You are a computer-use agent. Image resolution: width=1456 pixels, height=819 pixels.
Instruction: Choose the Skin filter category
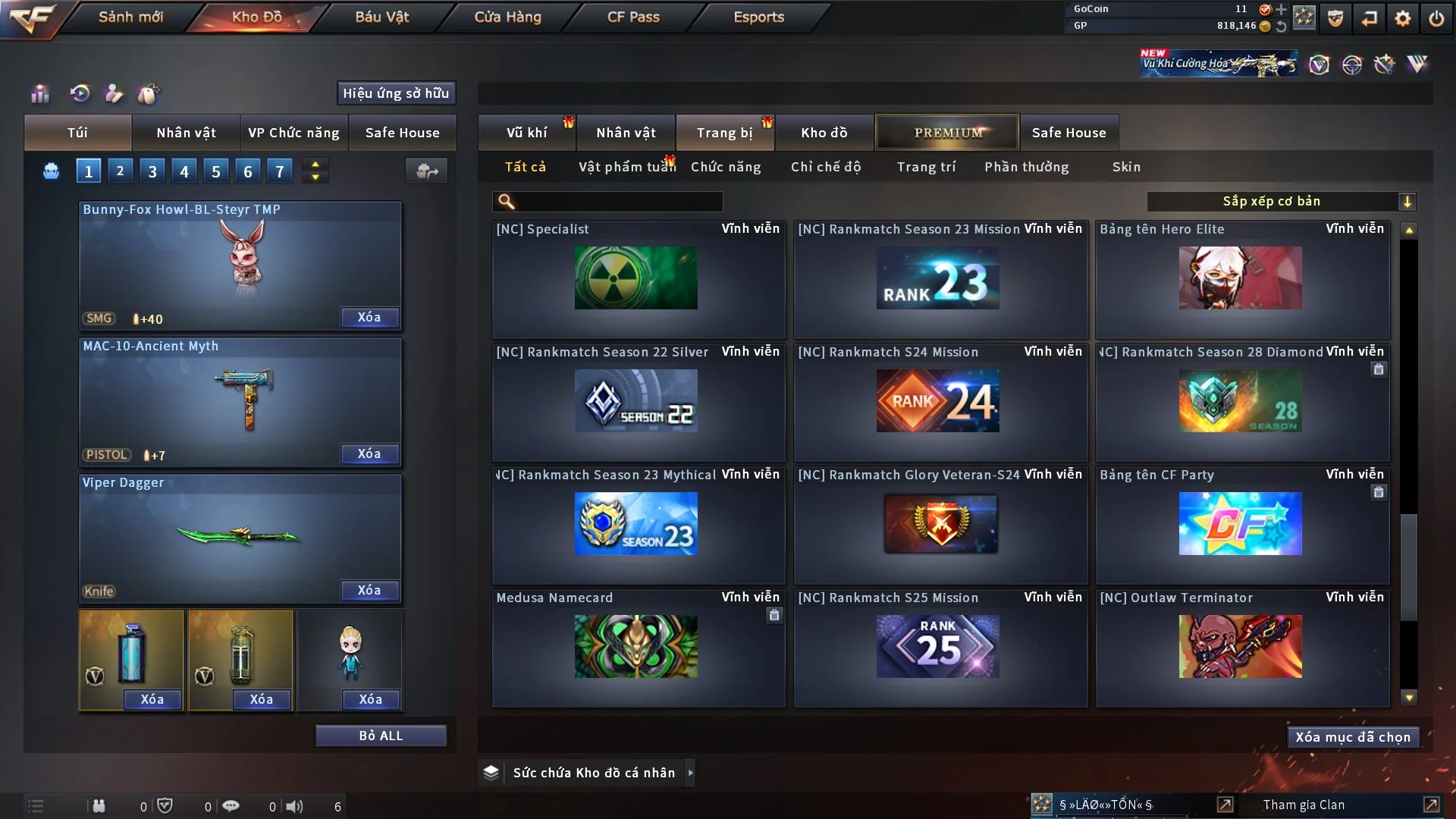pyautogui.click(x=1126, y=167)
